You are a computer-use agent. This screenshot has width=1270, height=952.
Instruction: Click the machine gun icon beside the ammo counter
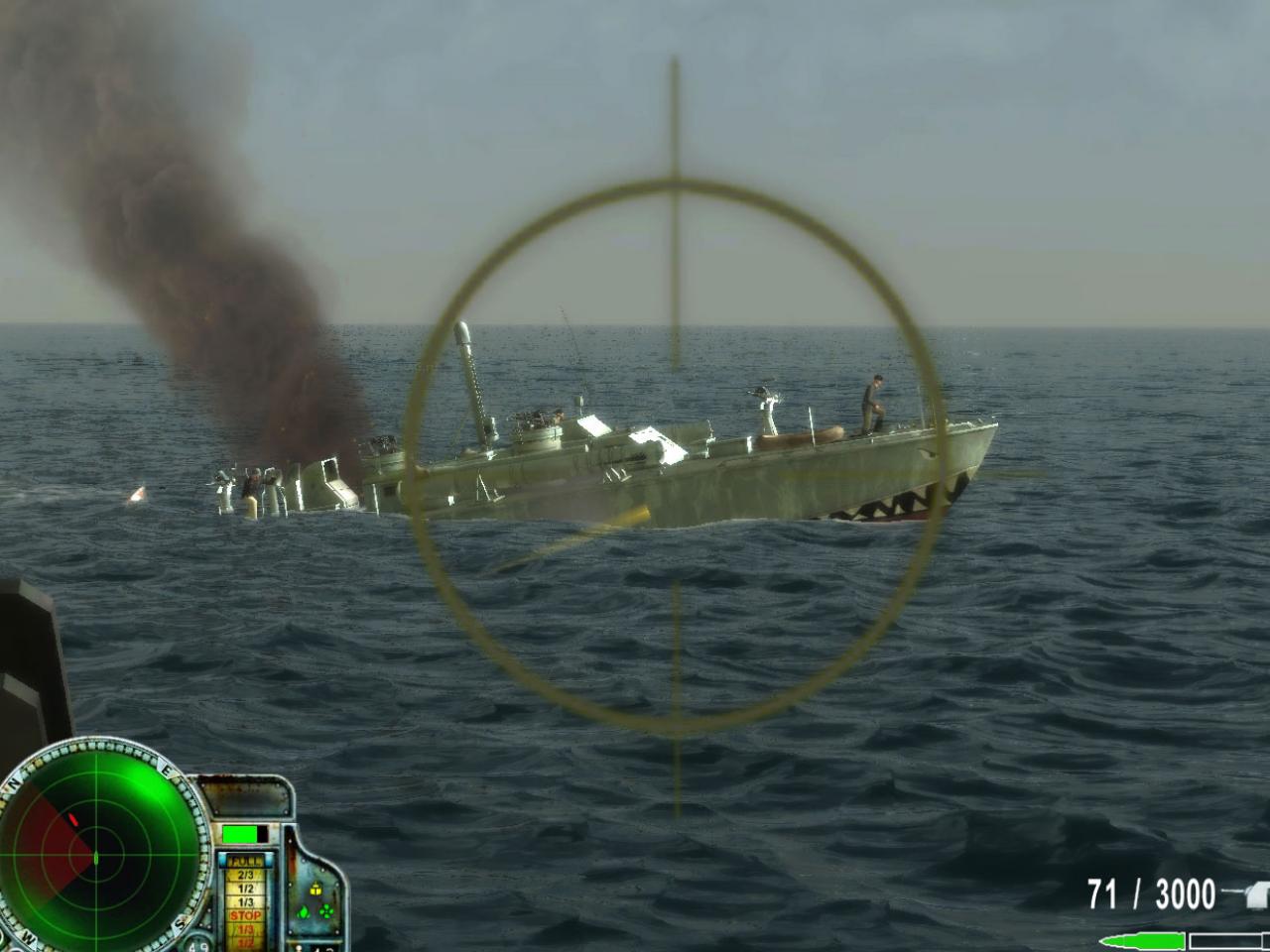coord(1256,894)
